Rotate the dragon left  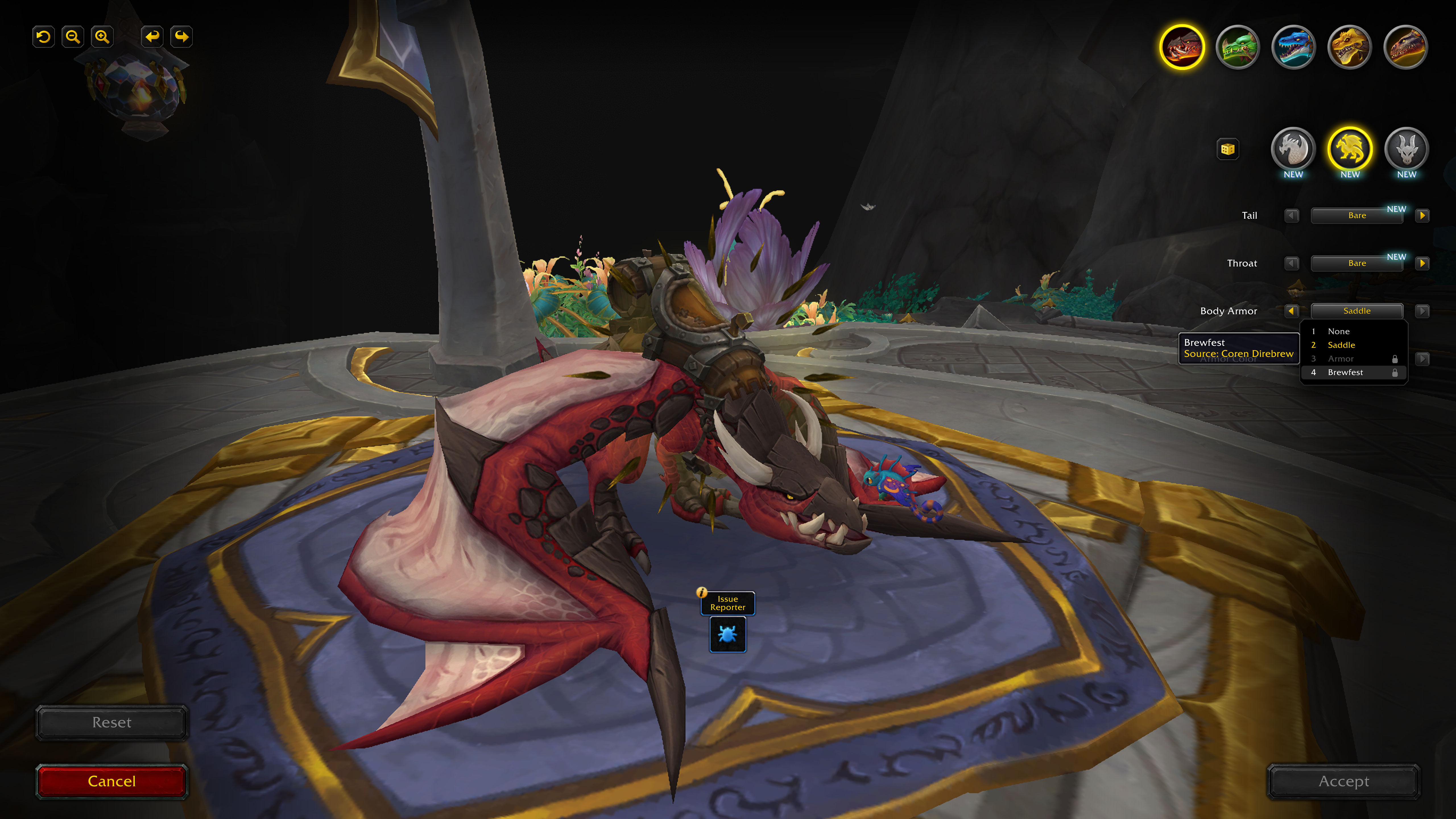pyautogui.click(x=152, y=37)
